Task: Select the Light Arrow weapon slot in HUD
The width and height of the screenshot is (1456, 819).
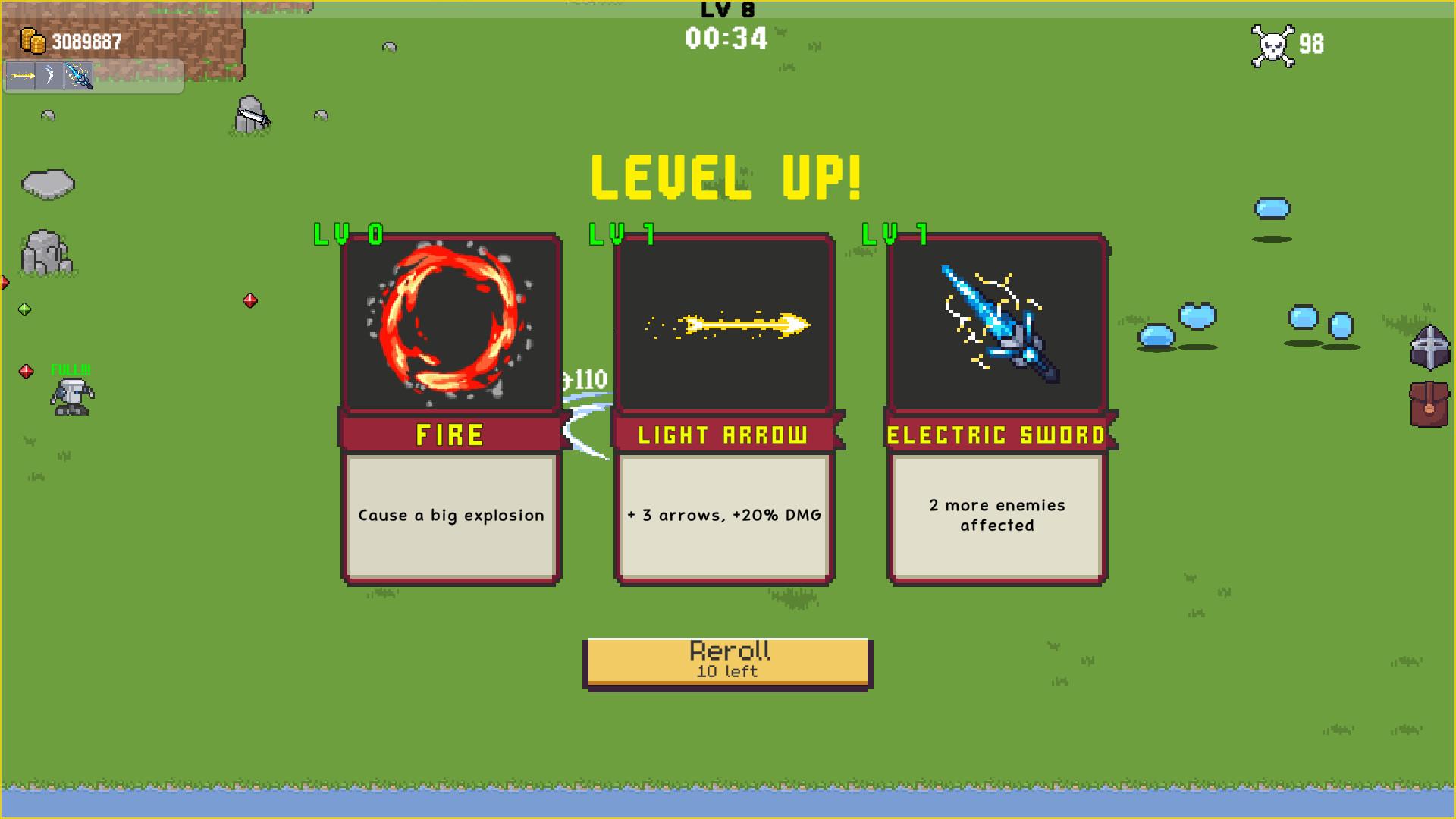Action: (20, 76)
